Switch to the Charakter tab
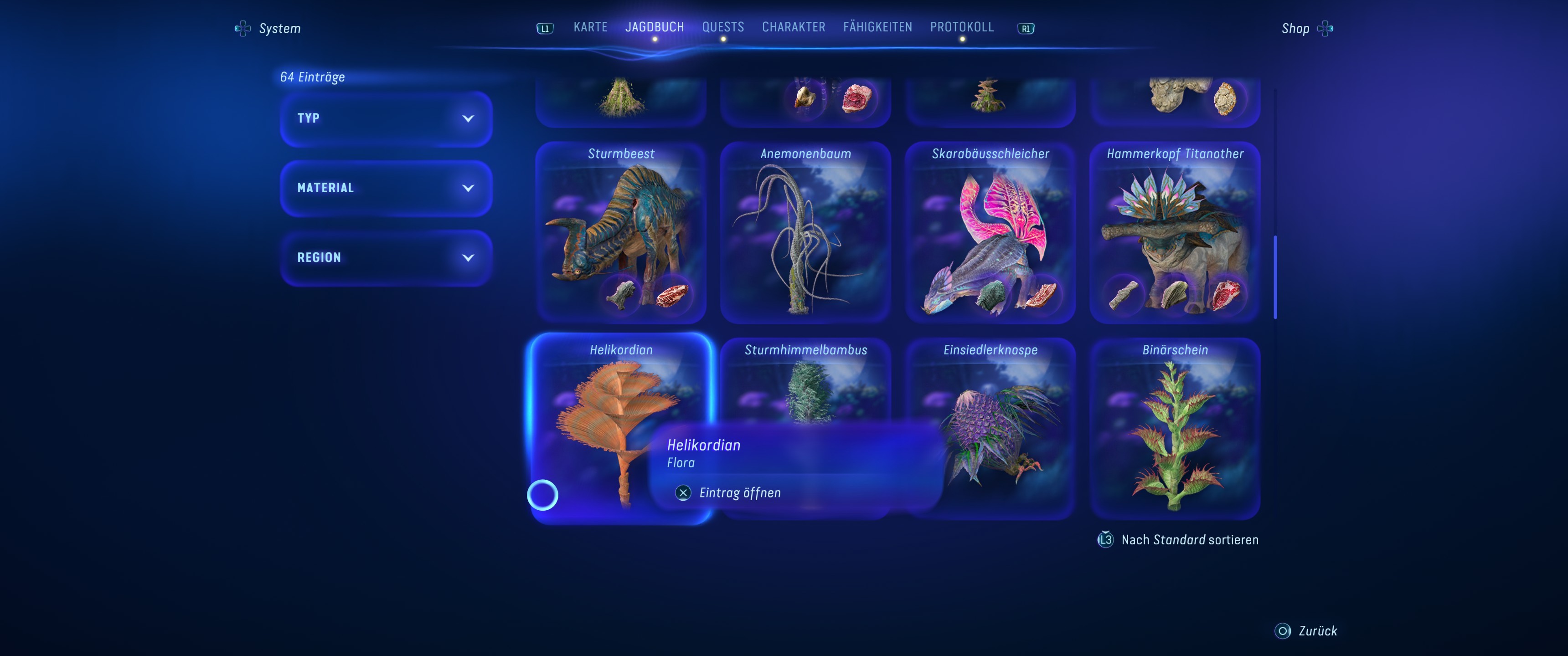1568x656 pixels. click(x=793, y=27)
